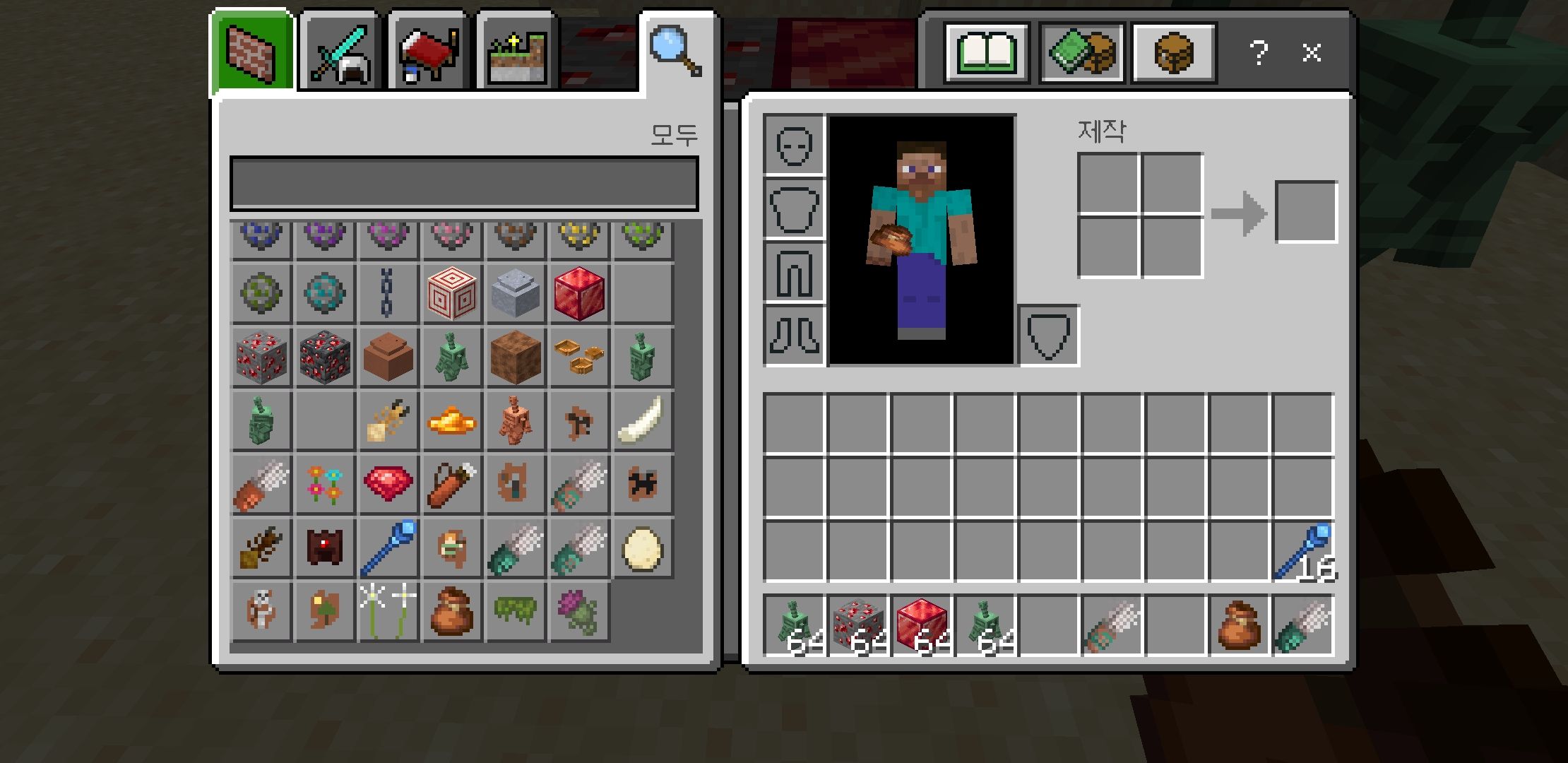1568x763 pixels.
Task: Click the item search text field
Action: coord(464,184)
